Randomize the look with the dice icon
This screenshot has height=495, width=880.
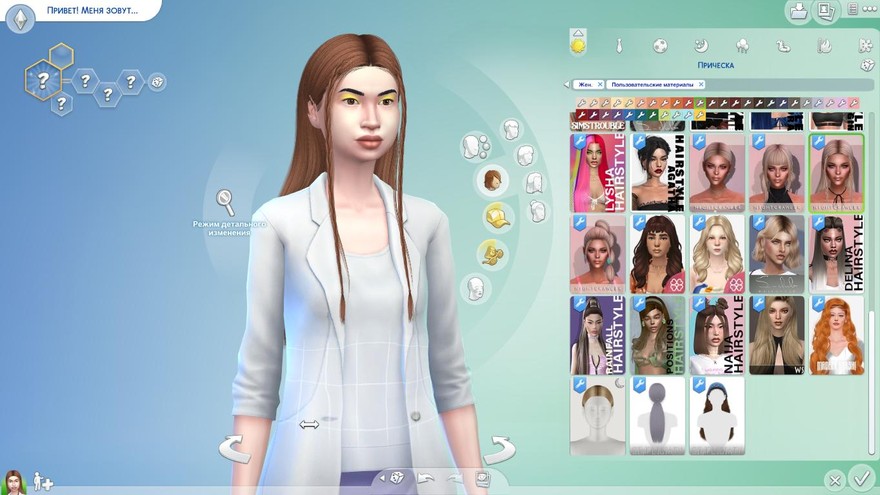[x=398, y=477]
